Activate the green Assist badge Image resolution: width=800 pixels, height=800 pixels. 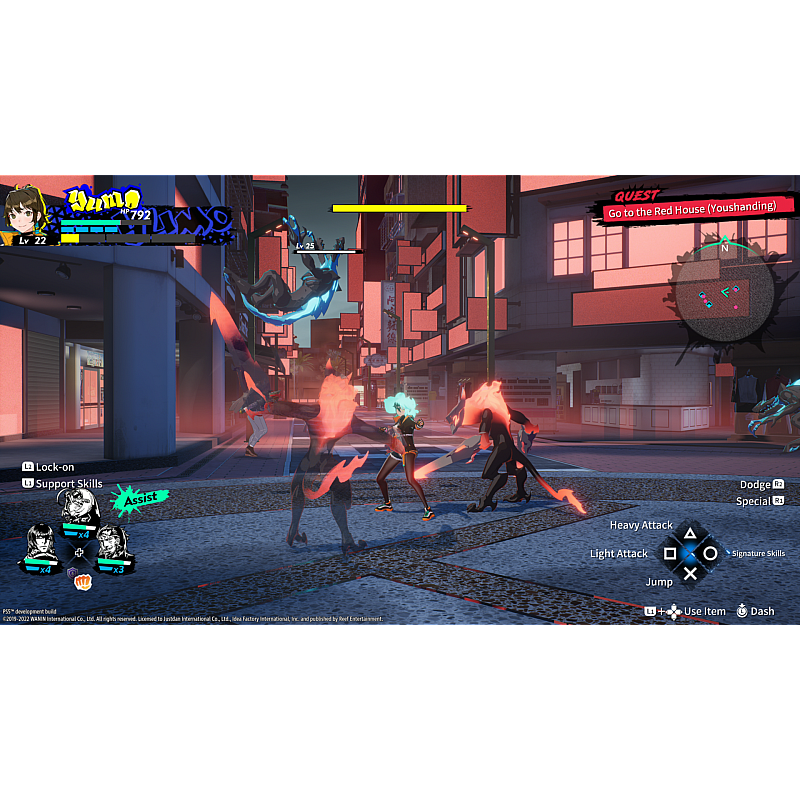(x=138, y=498)
